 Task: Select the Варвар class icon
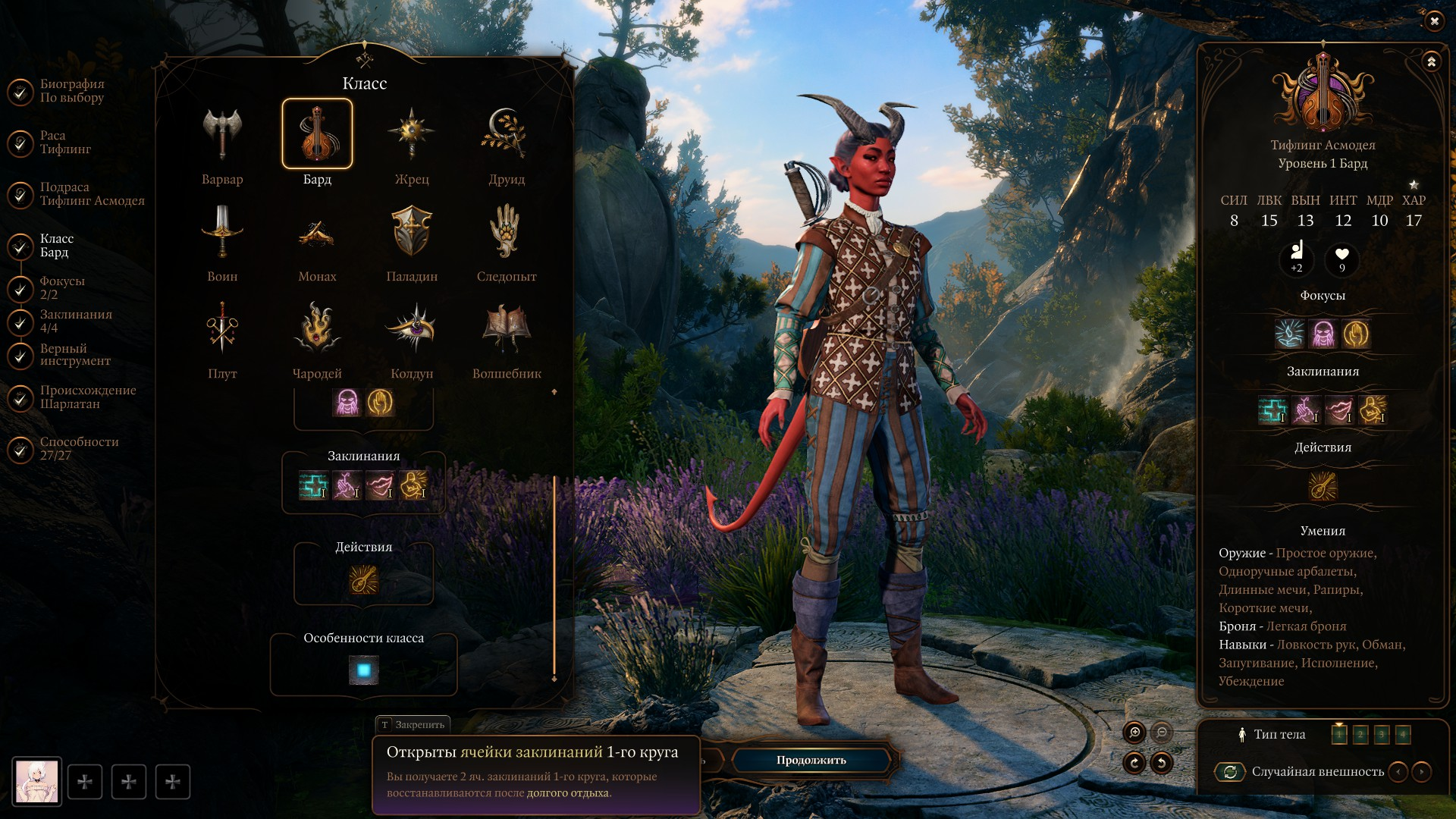click(x=222, y=135)
